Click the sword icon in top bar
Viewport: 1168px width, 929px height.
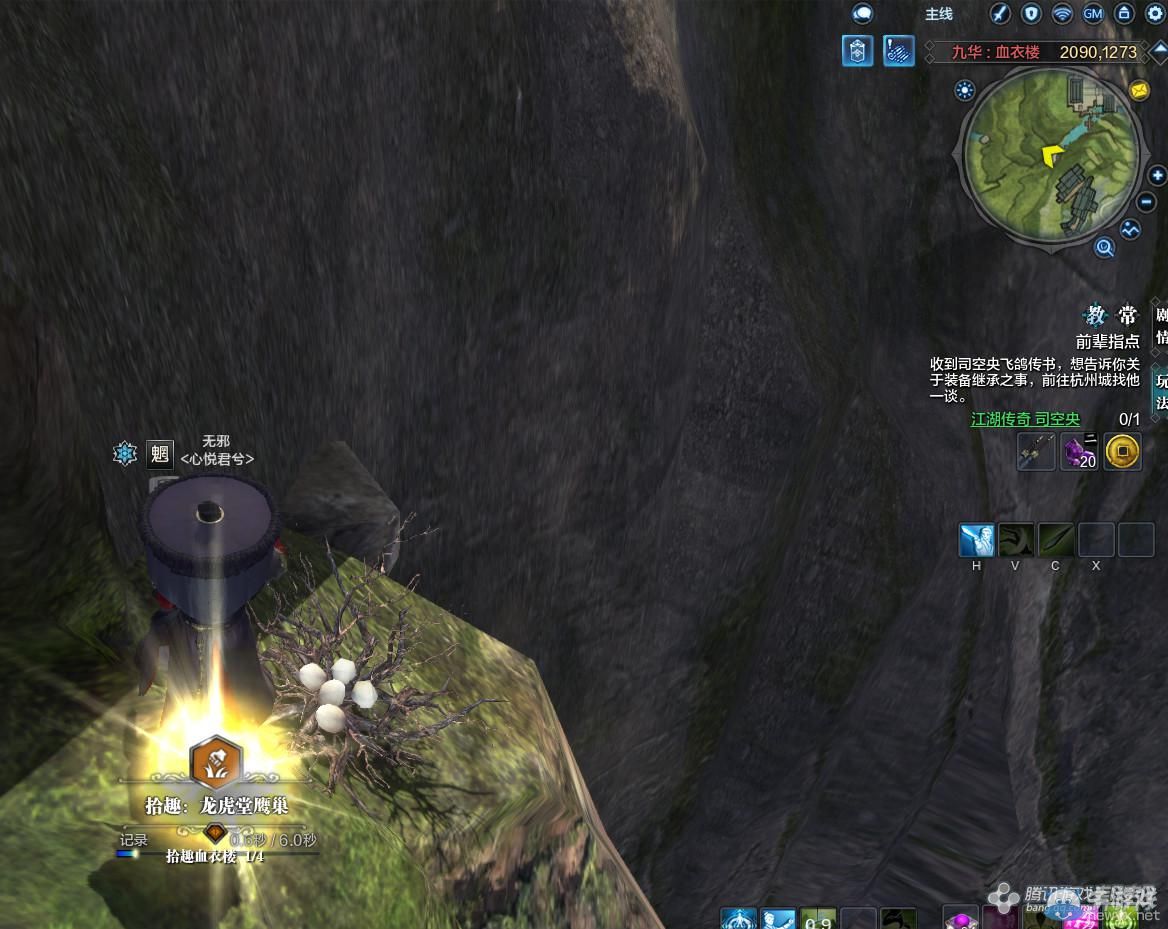point(1000,14)
